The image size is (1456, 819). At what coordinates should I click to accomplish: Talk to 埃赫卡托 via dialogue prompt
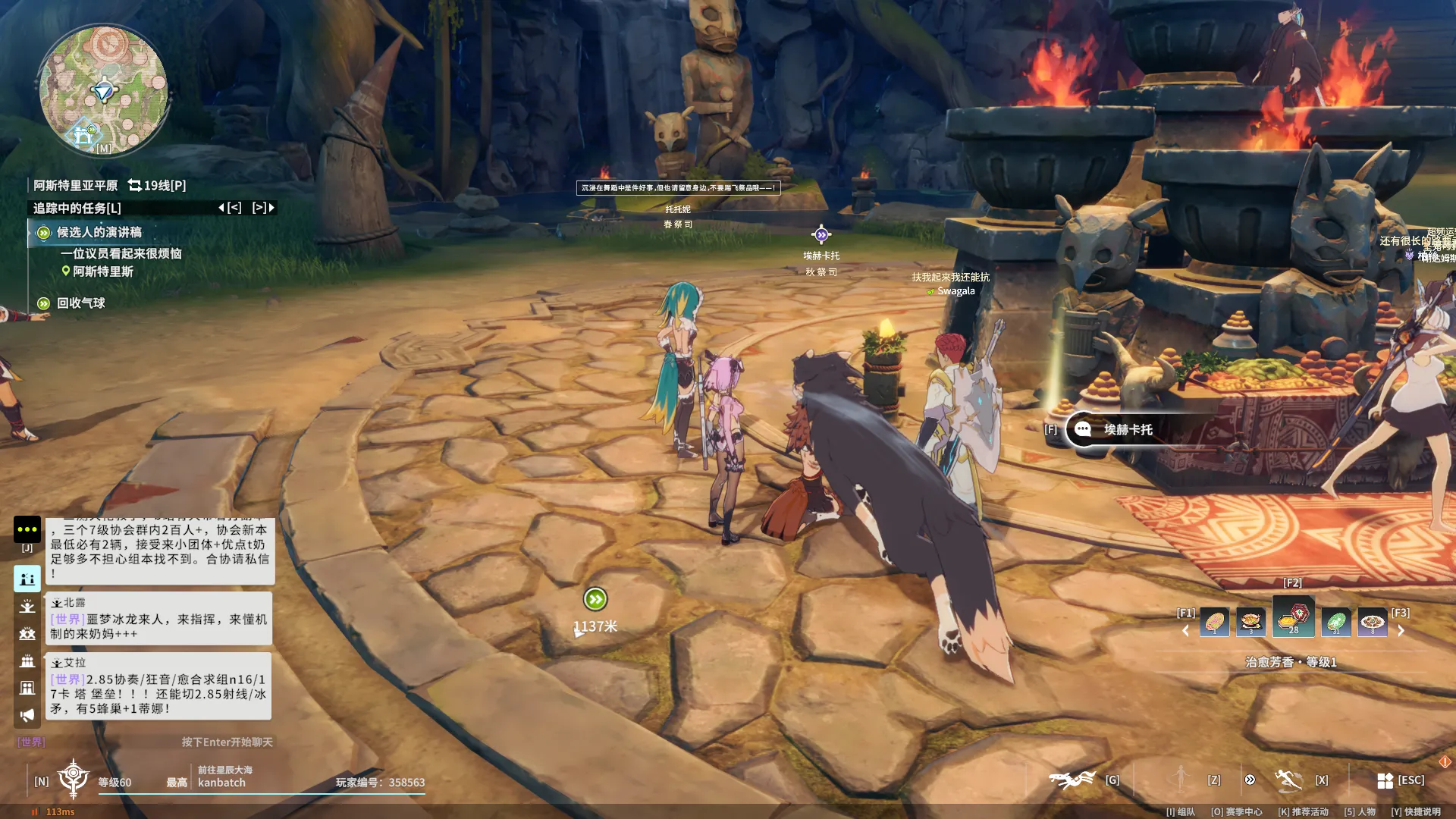(x=1127, y=429)
